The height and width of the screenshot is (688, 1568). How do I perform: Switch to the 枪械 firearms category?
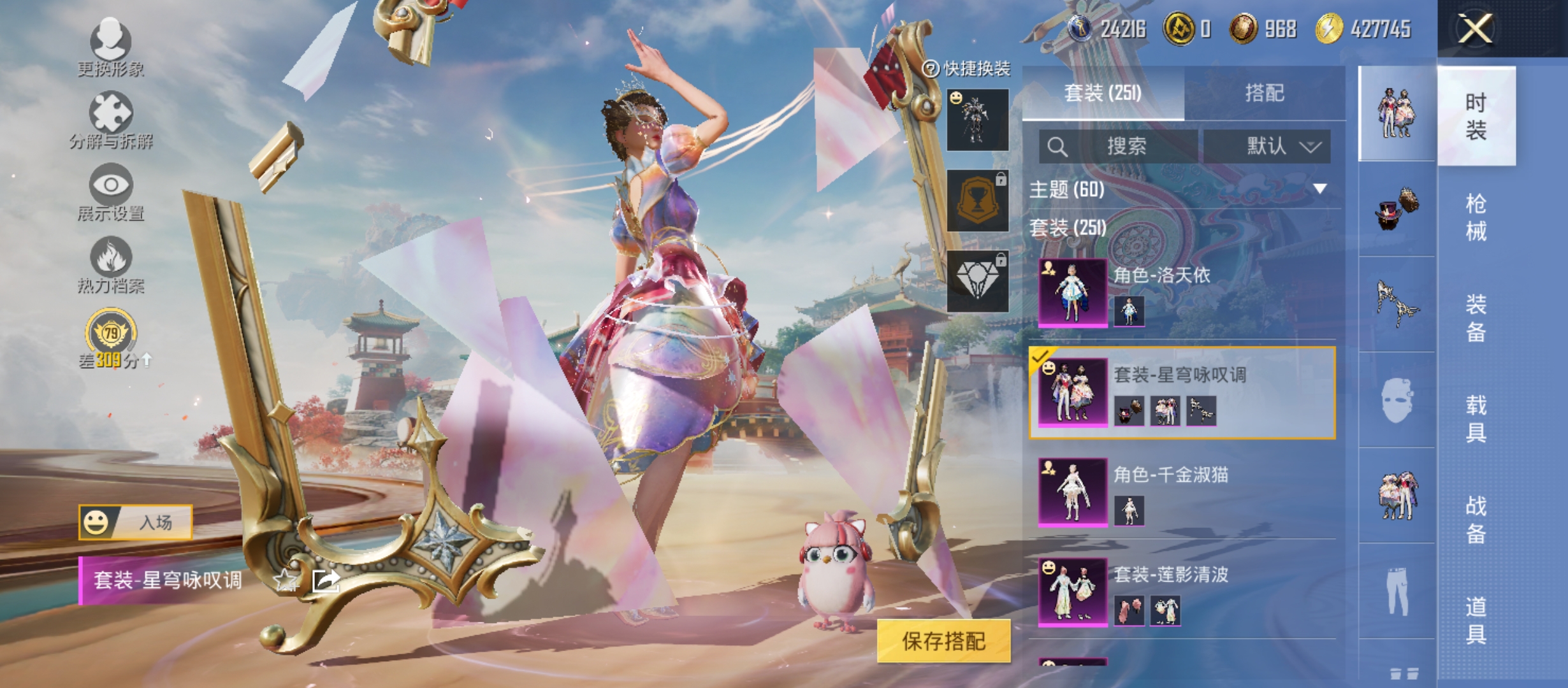coord(1476,217)
